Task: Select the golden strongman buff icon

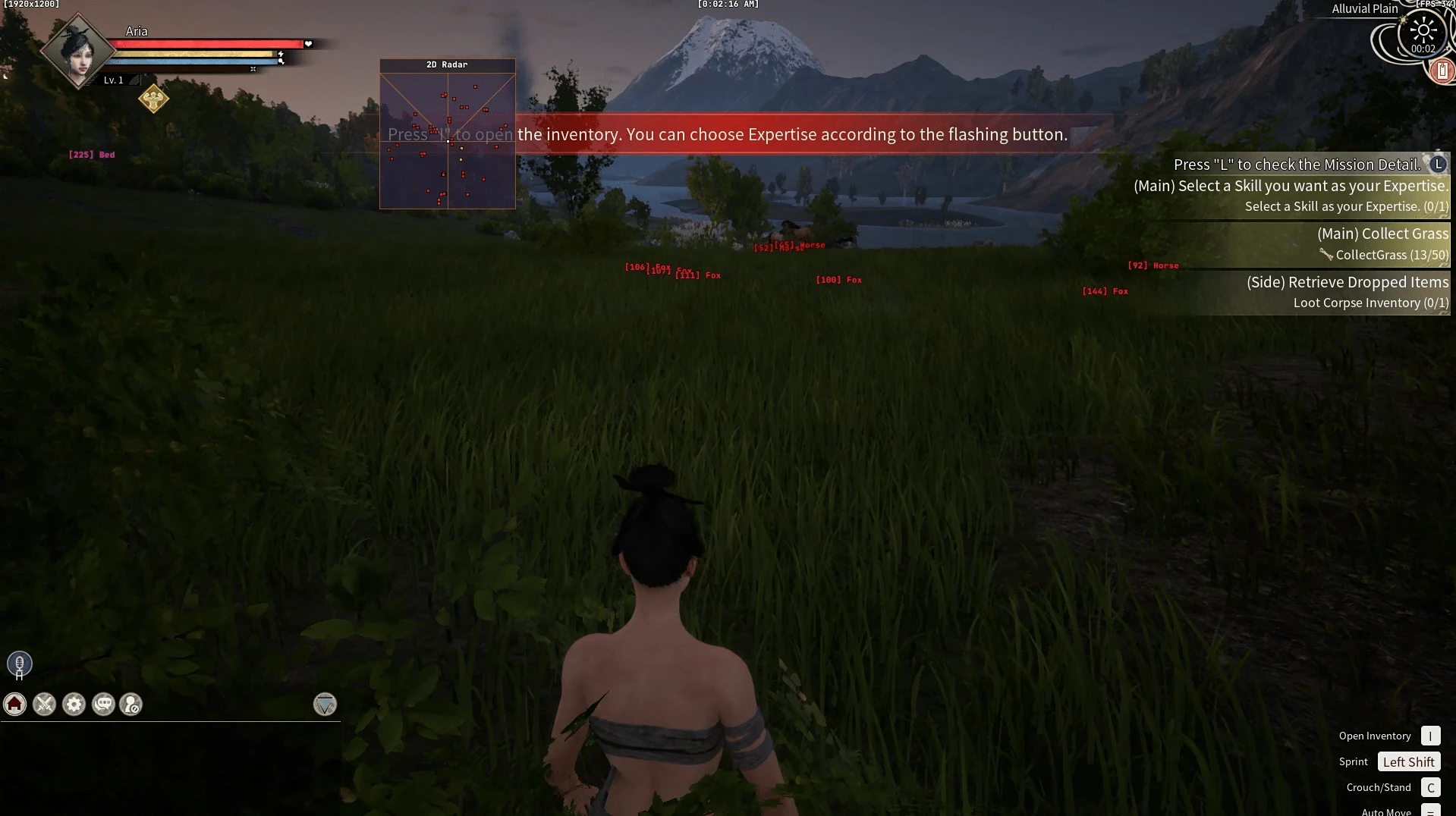Action: click(x=153, y=99)
